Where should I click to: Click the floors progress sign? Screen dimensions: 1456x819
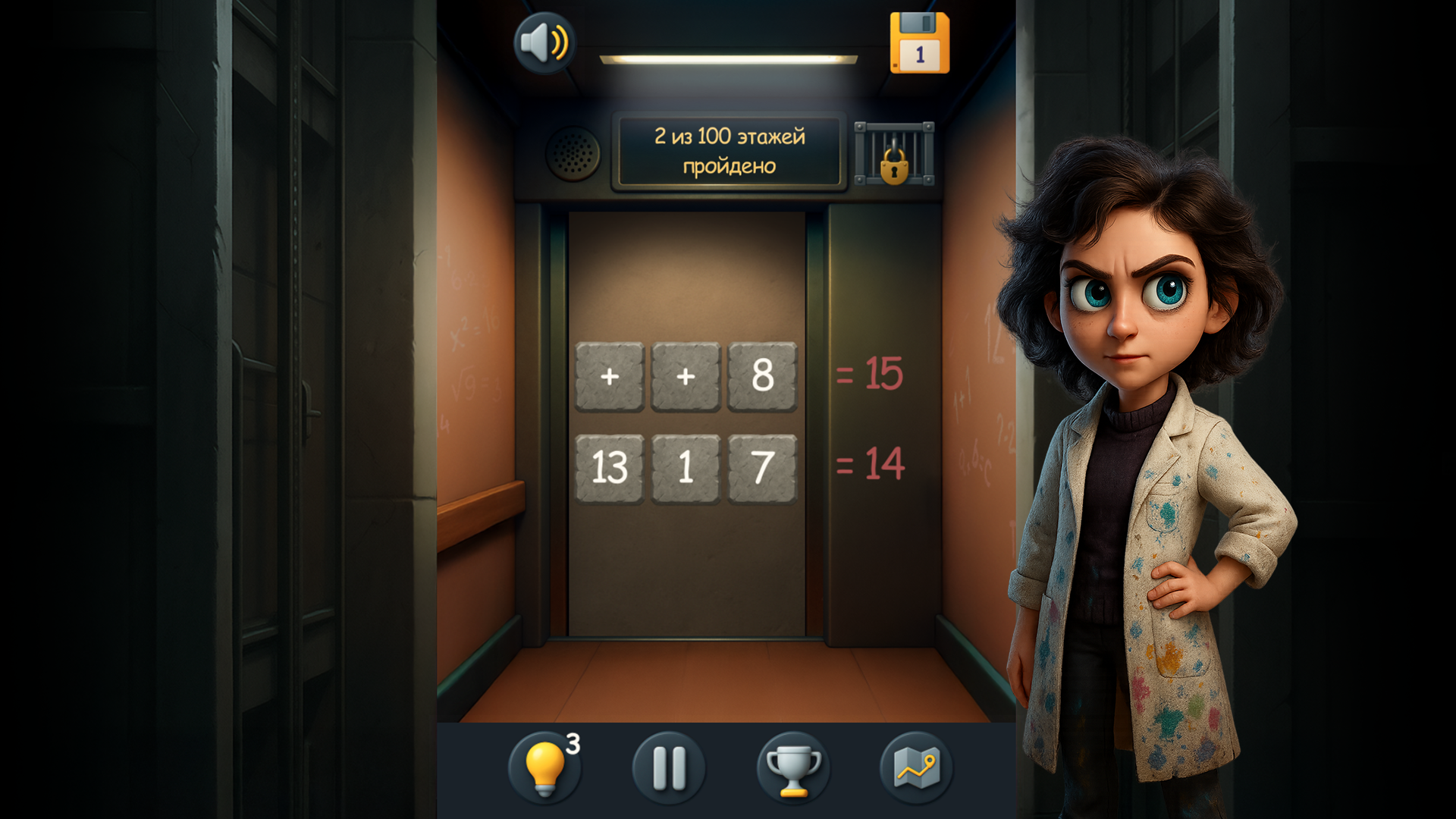pyautogui.click(x=726, y=151)
